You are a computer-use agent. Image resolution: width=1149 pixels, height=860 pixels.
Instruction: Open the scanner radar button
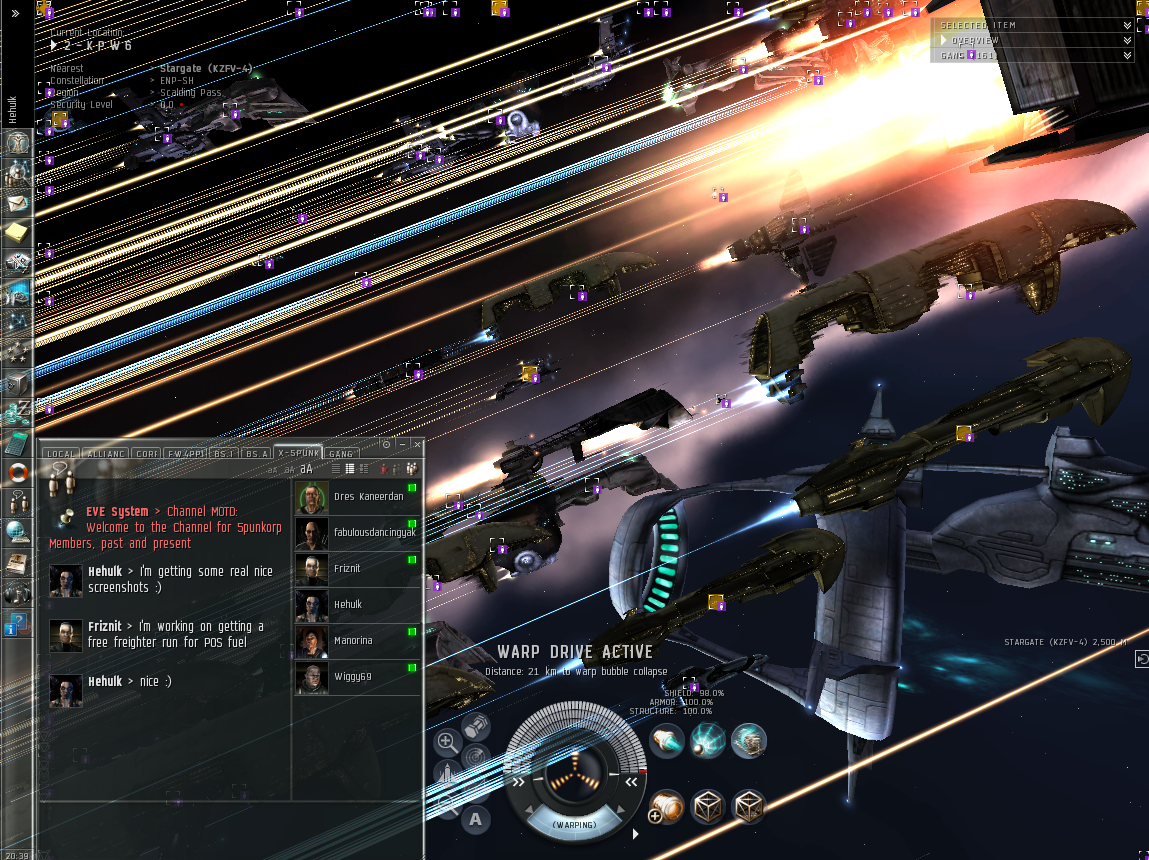pos(476,757)
